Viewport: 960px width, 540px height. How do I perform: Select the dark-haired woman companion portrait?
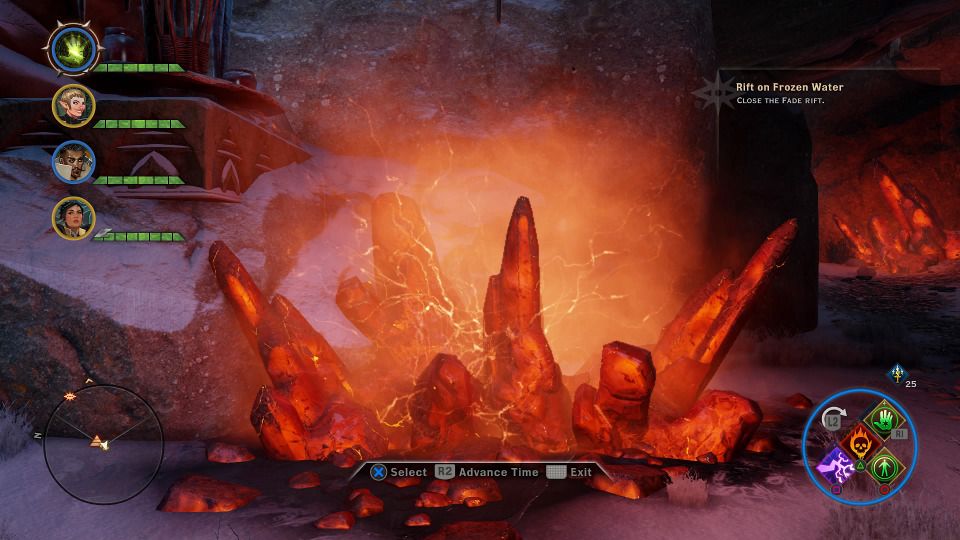(73, 218)
